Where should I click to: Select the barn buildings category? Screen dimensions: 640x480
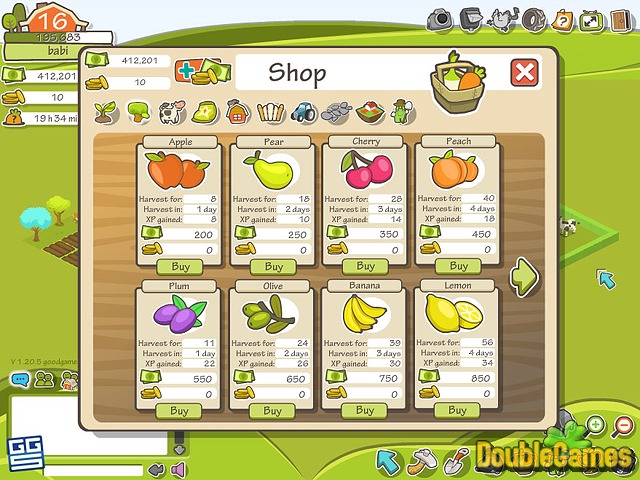(238, 110)
